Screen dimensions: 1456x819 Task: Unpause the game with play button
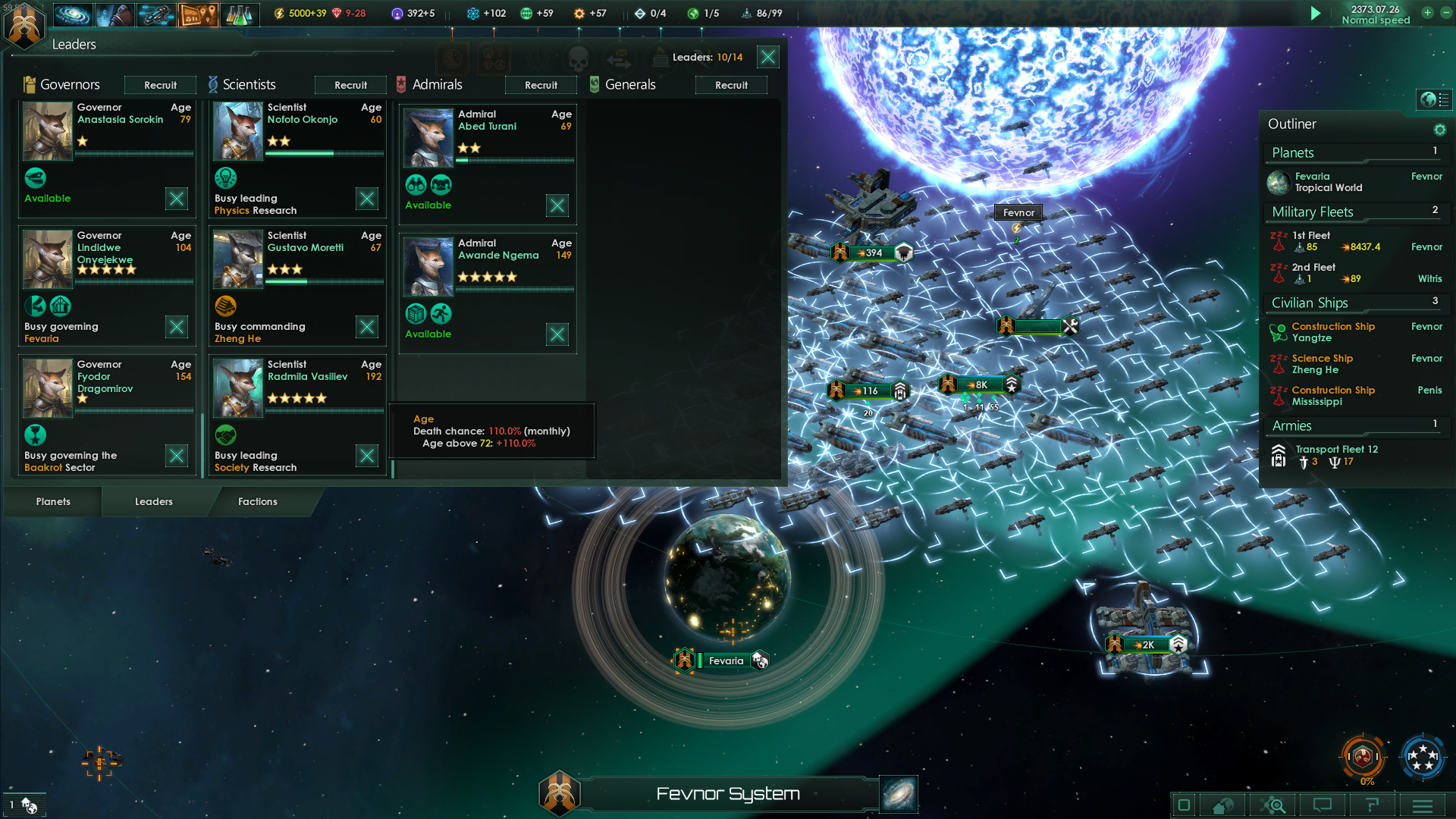pos(1316,13)
